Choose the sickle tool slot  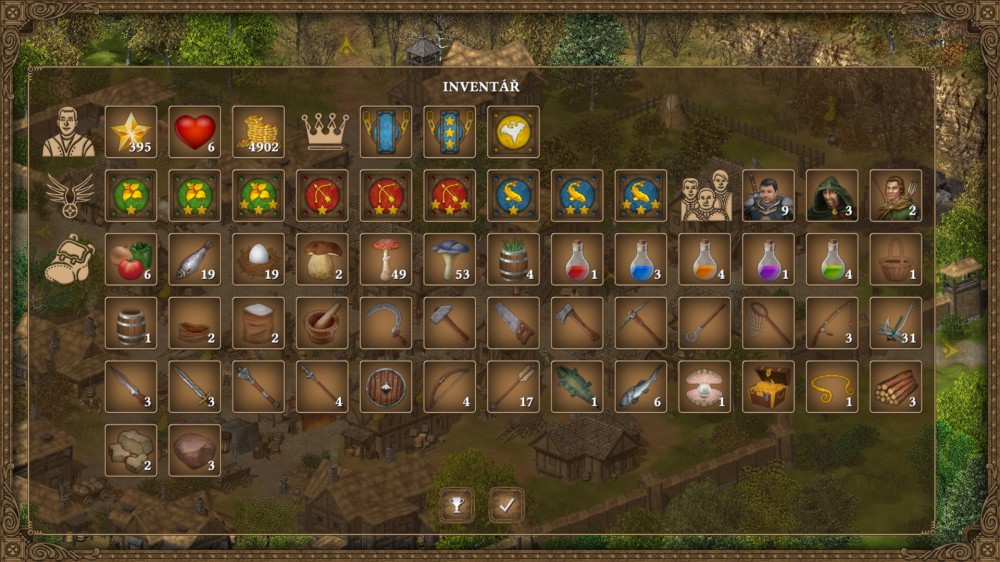pos(387,323)
